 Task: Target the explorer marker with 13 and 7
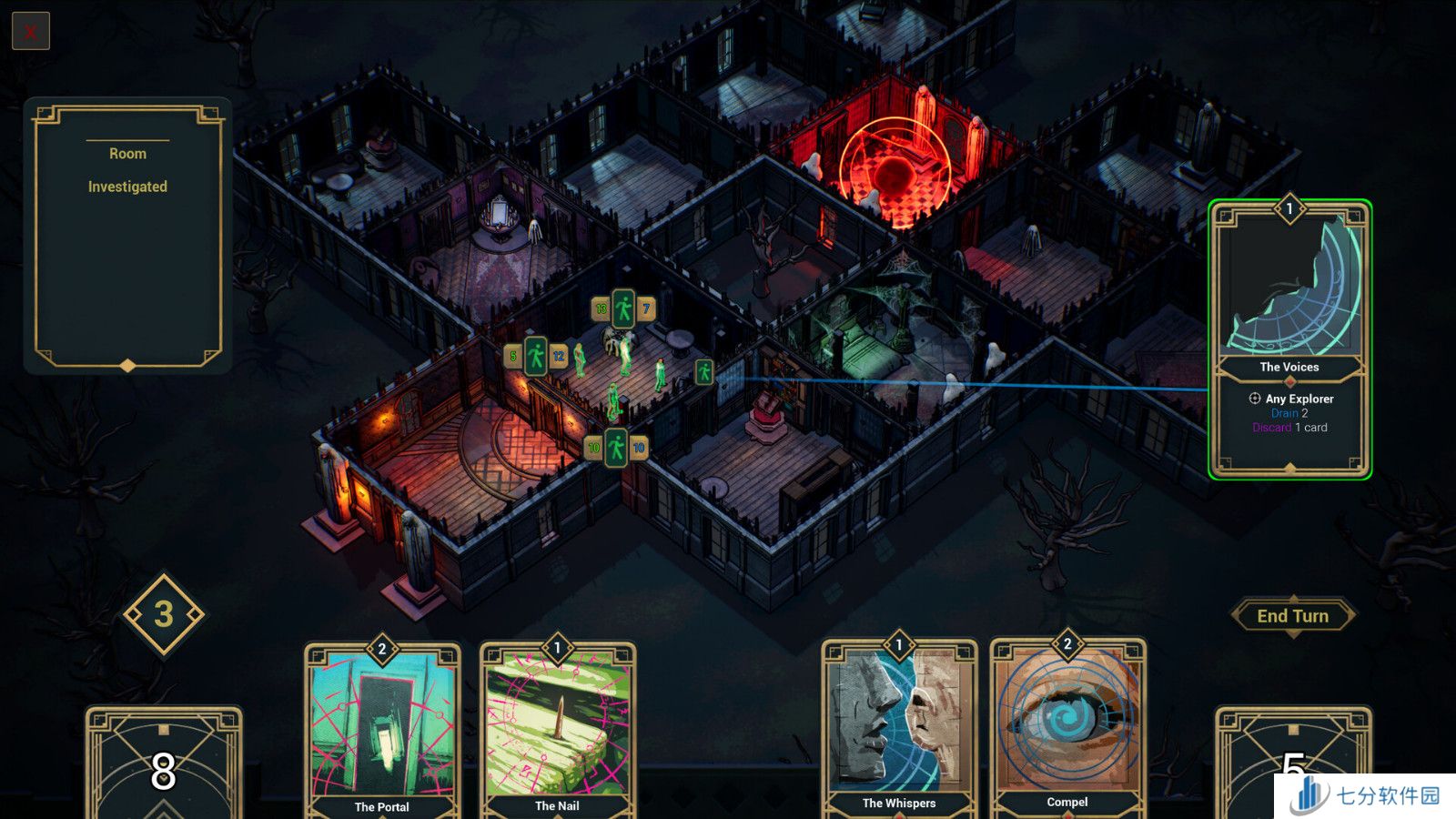[x=623, y=309]
